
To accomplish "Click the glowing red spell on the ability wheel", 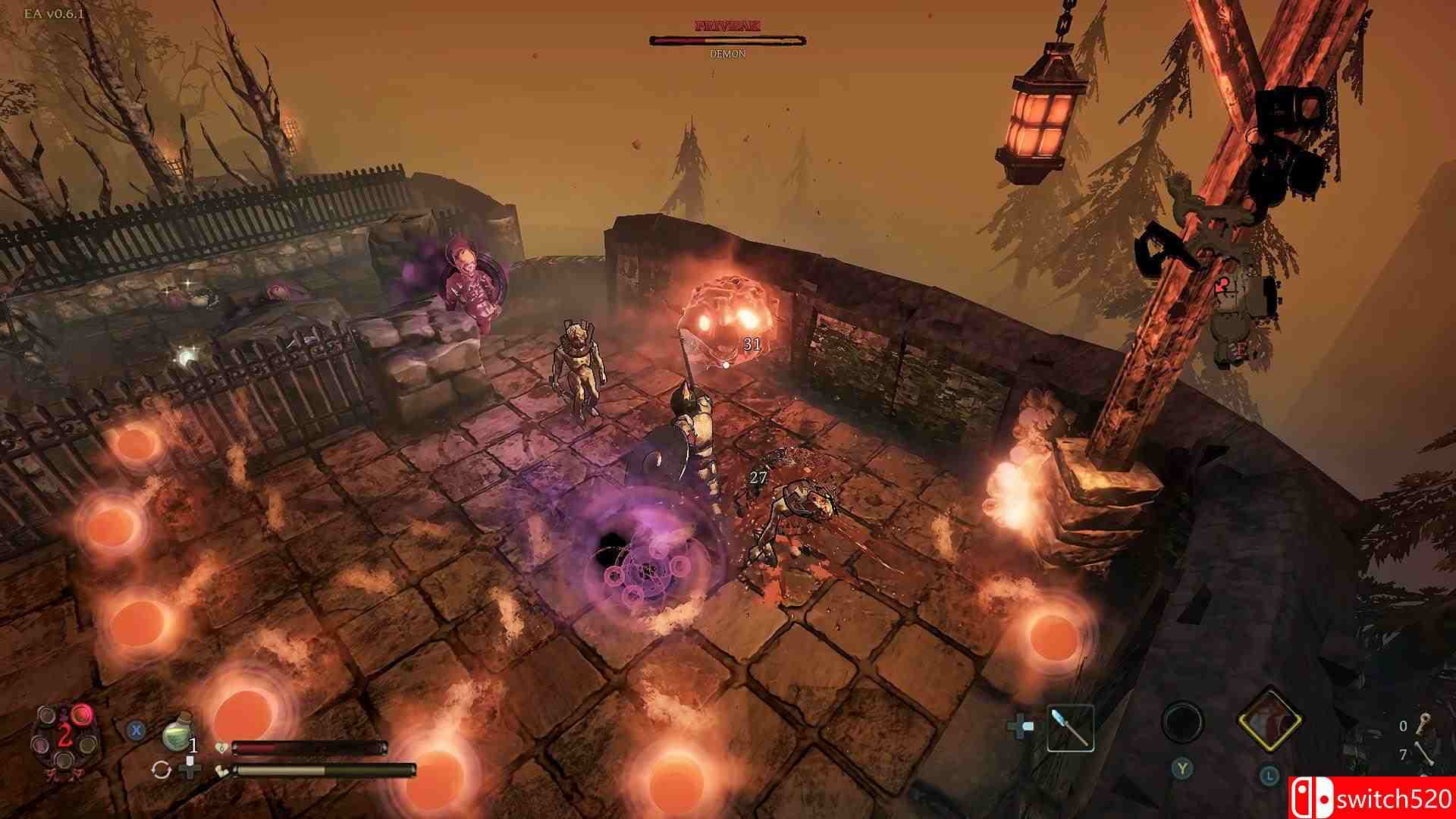I will click(x=81, y=715).
